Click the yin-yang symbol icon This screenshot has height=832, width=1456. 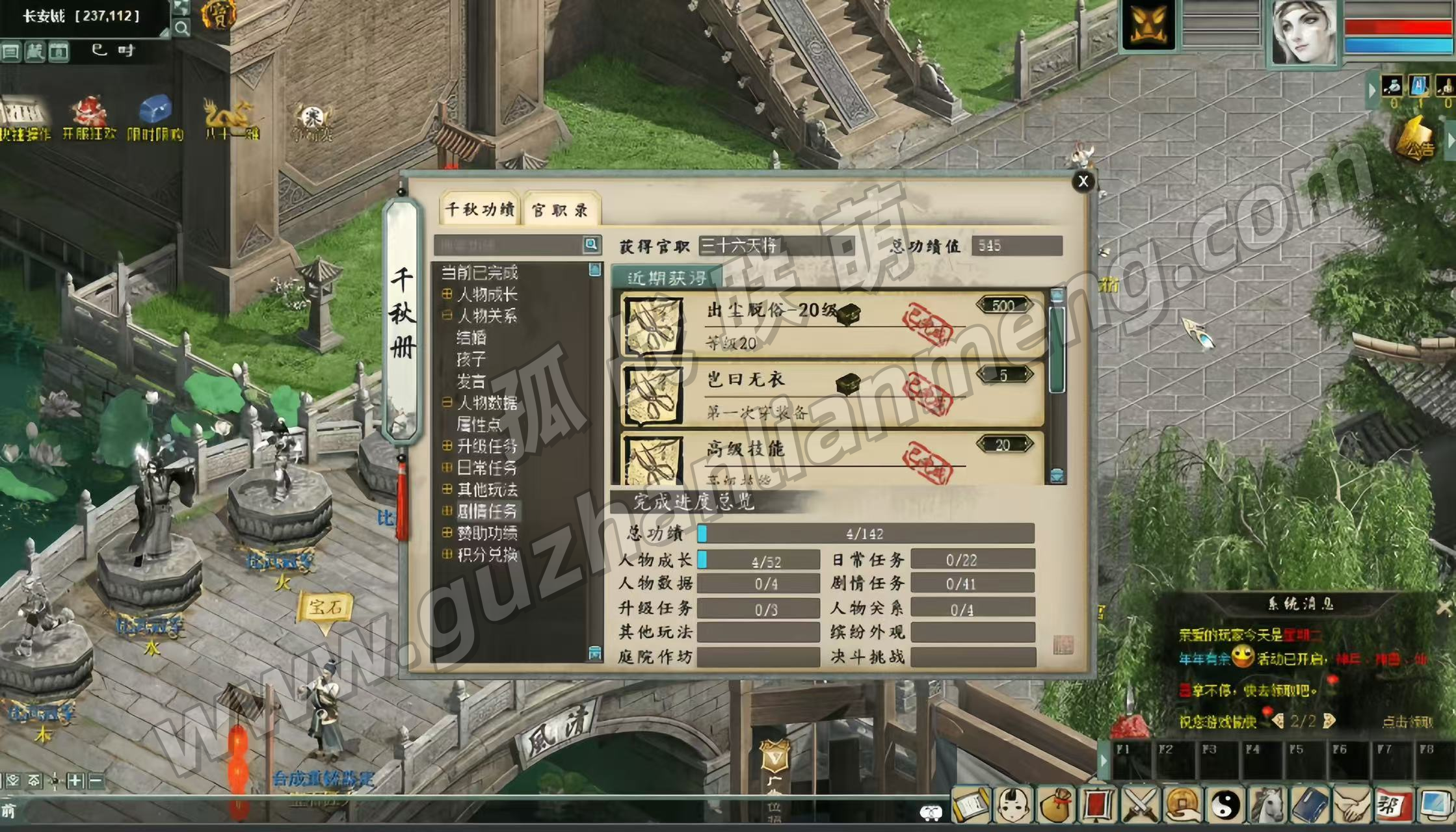pyautogui.click(x=1225, y=805)
